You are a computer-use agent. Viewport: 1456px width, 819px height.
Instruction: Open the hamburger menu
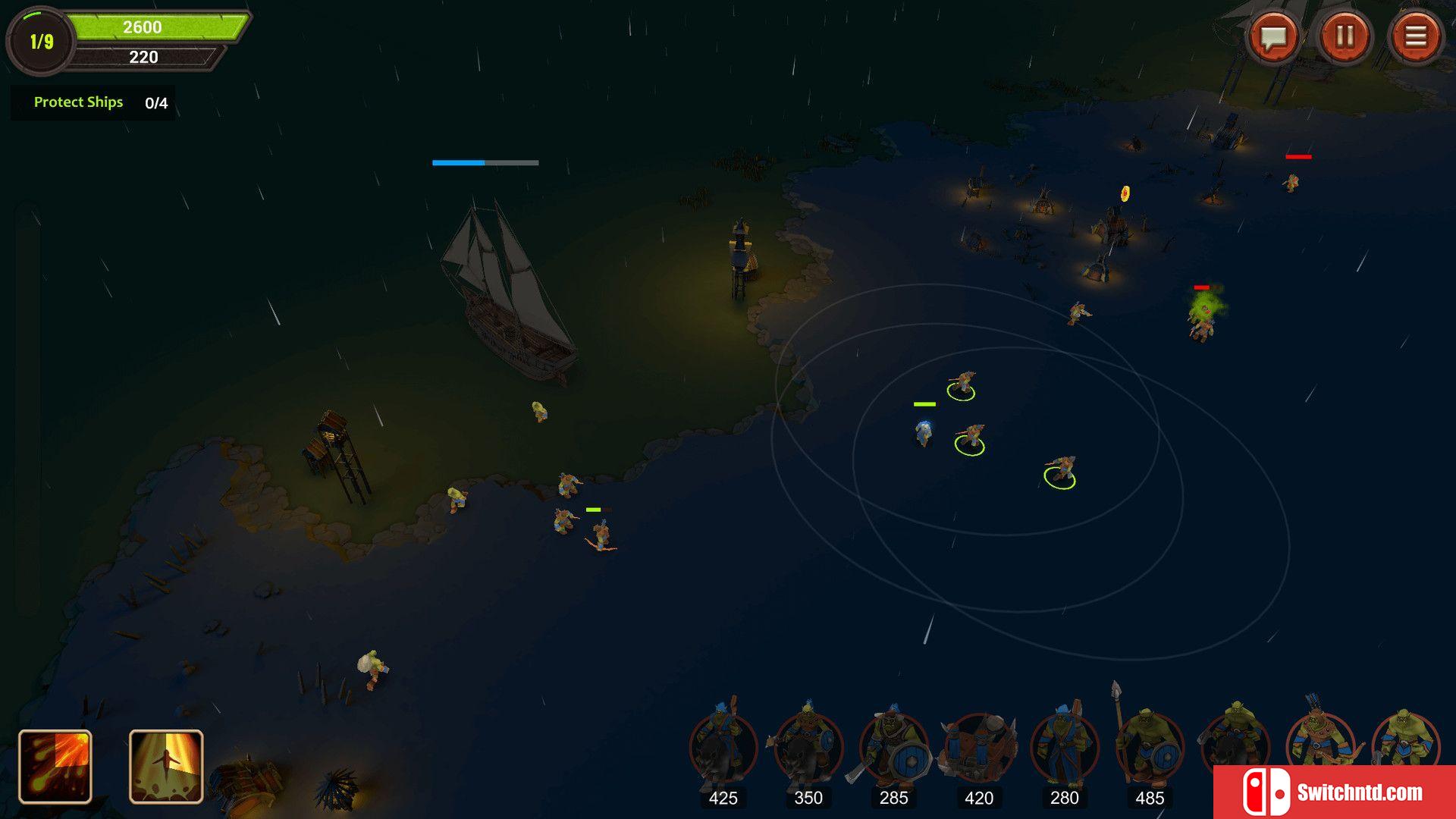coord(1415,36)
